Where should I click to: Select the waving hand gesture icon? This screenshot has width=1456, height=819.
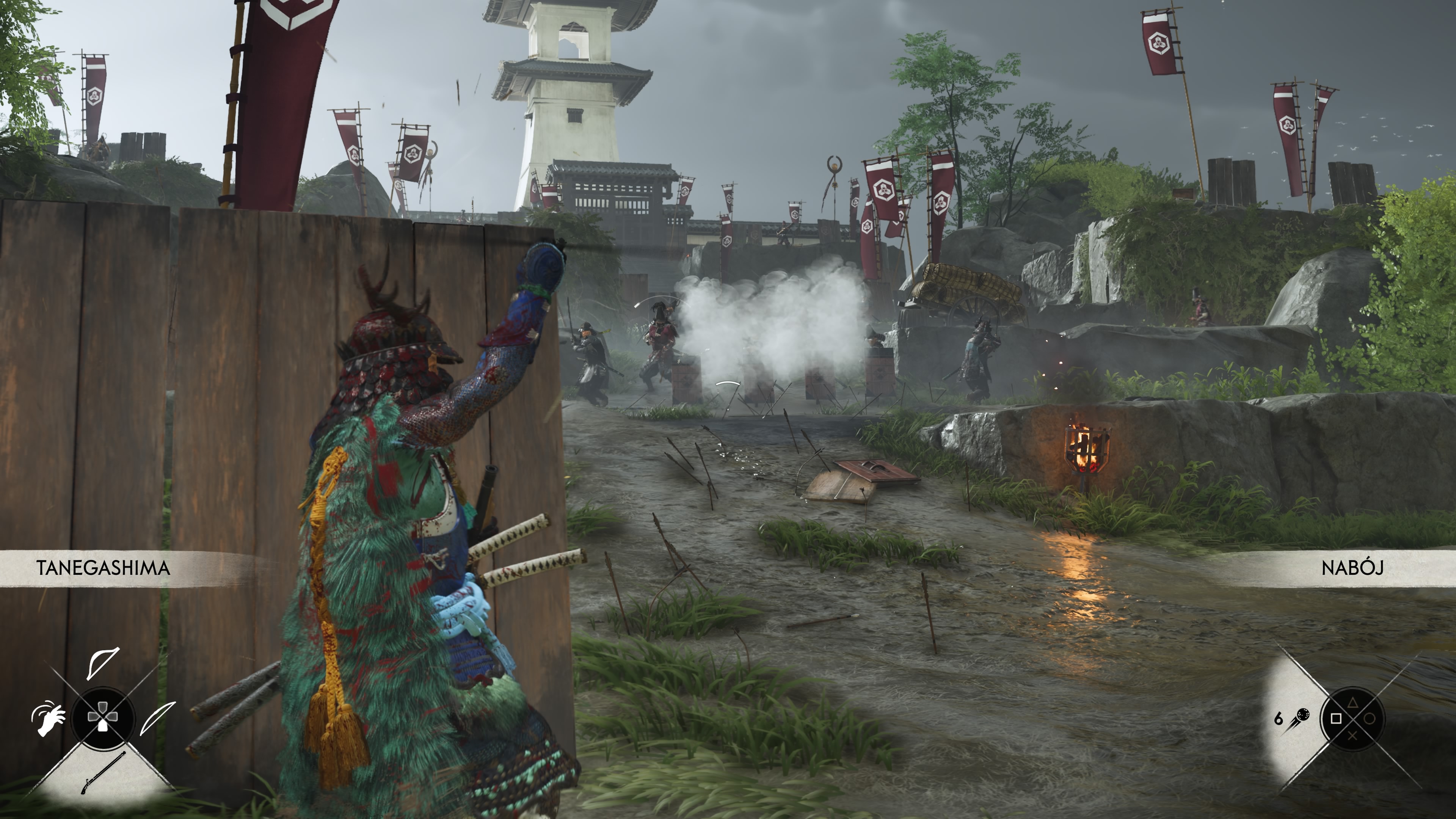click(x=49, y=719)
